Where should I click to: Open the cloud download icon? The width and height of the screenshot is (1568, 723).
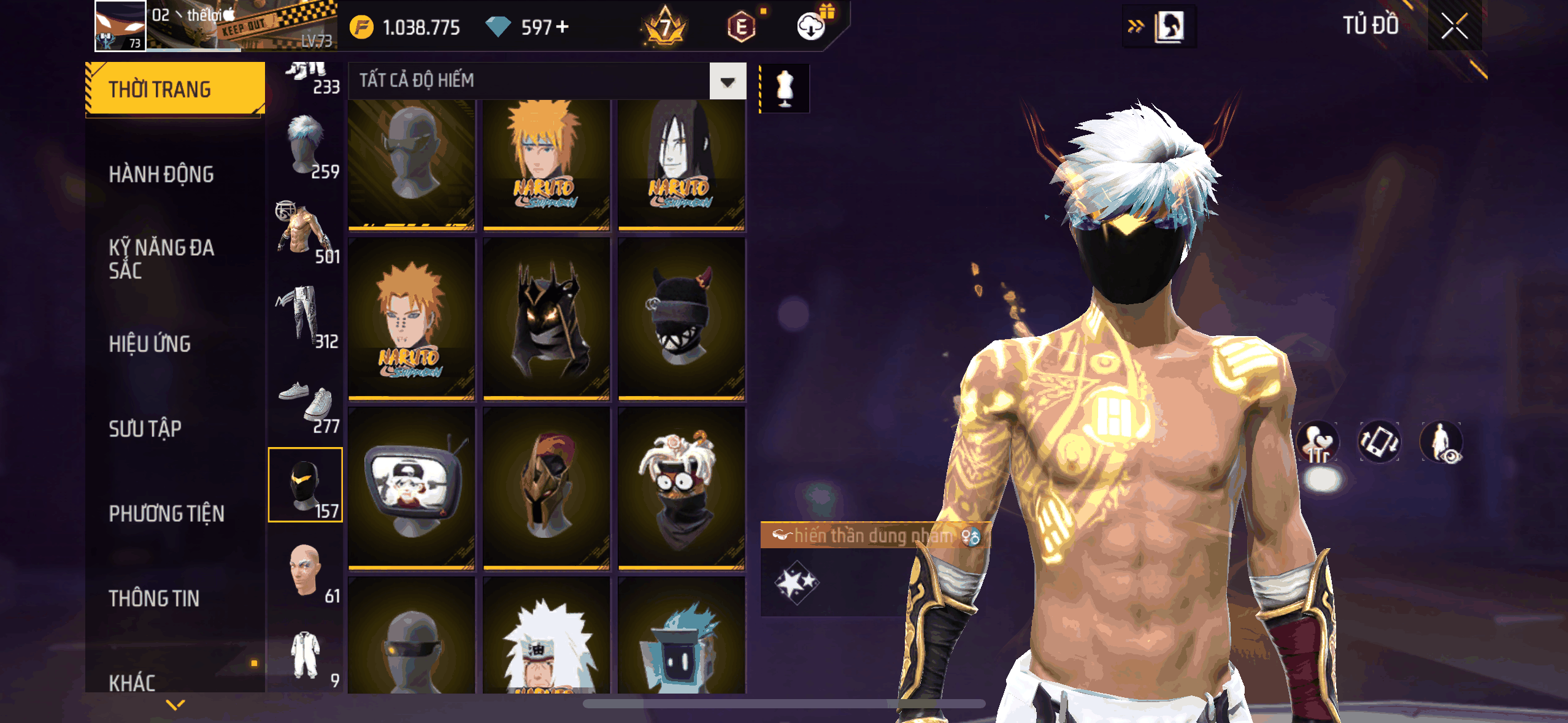click(x=811, y=27)
